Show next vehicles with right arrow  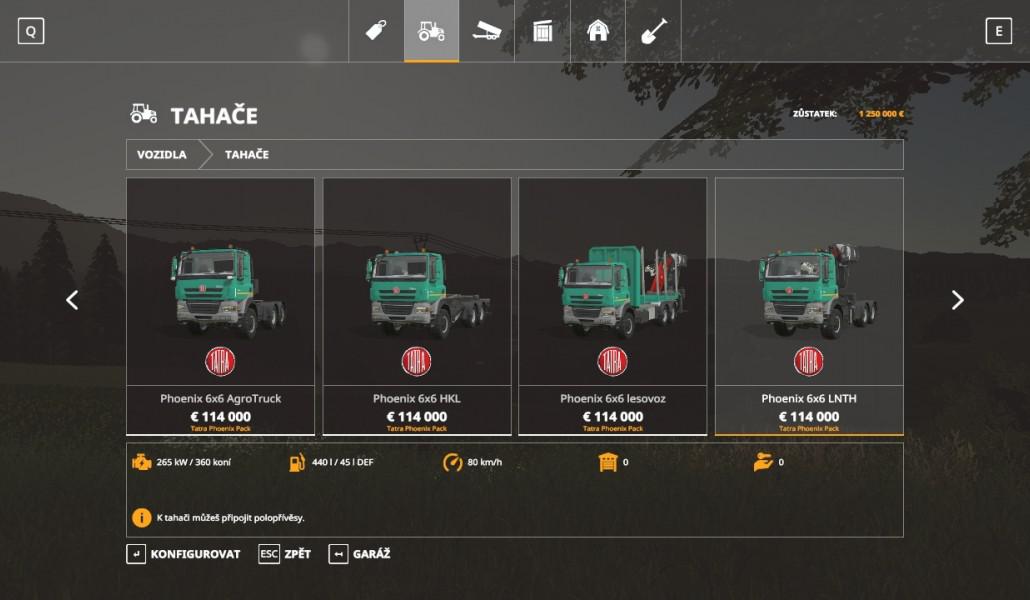pos(957,300)
